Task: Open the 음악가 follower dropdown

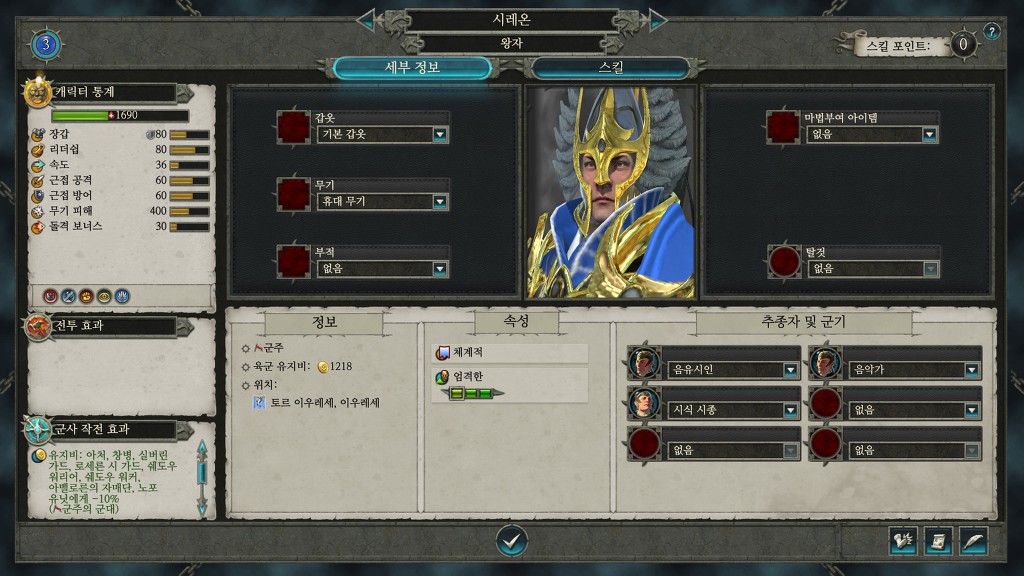Action: 971,370
